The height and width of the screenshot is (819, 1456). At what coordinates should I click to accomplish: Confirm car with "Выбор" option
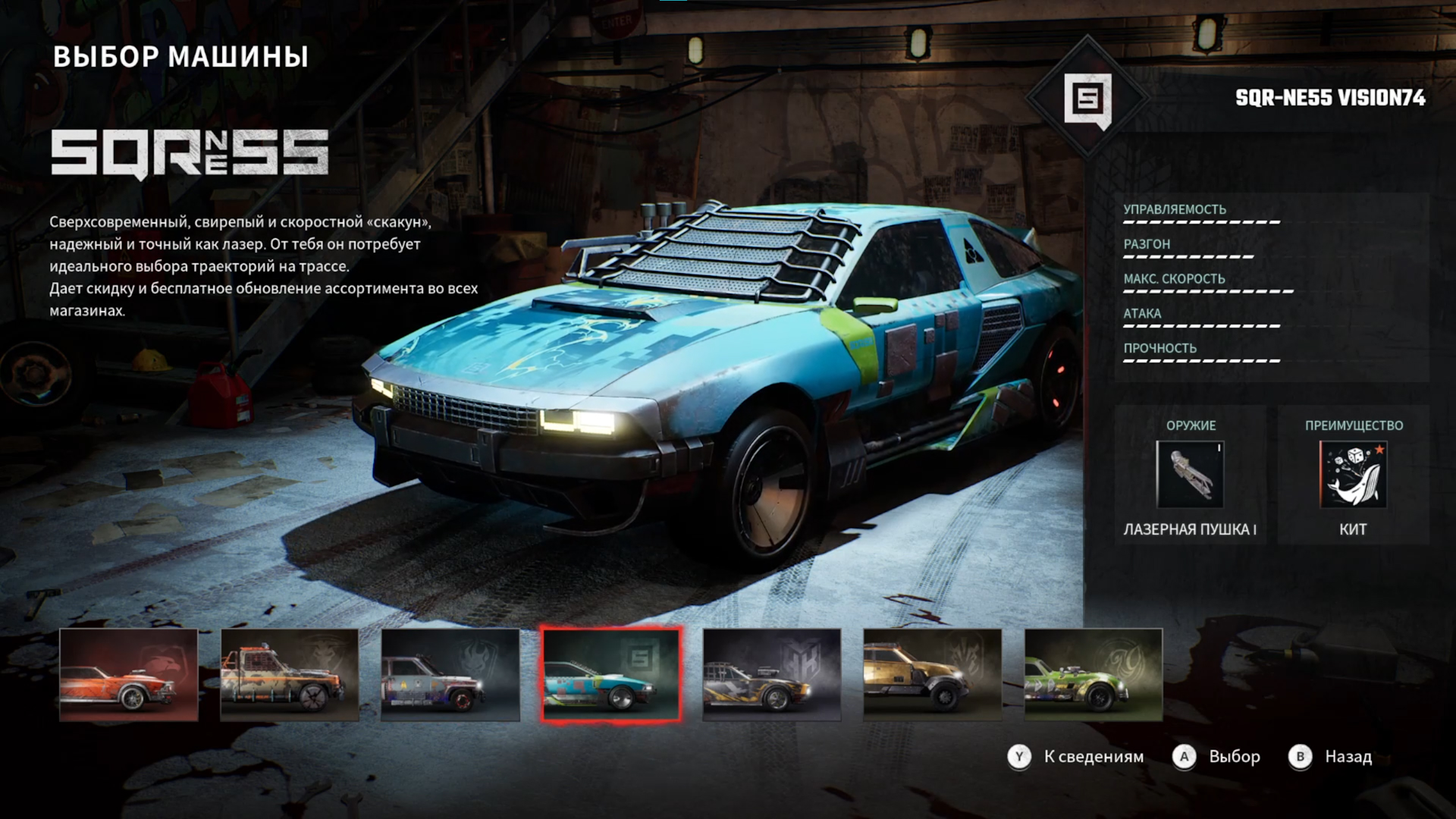1217,756
